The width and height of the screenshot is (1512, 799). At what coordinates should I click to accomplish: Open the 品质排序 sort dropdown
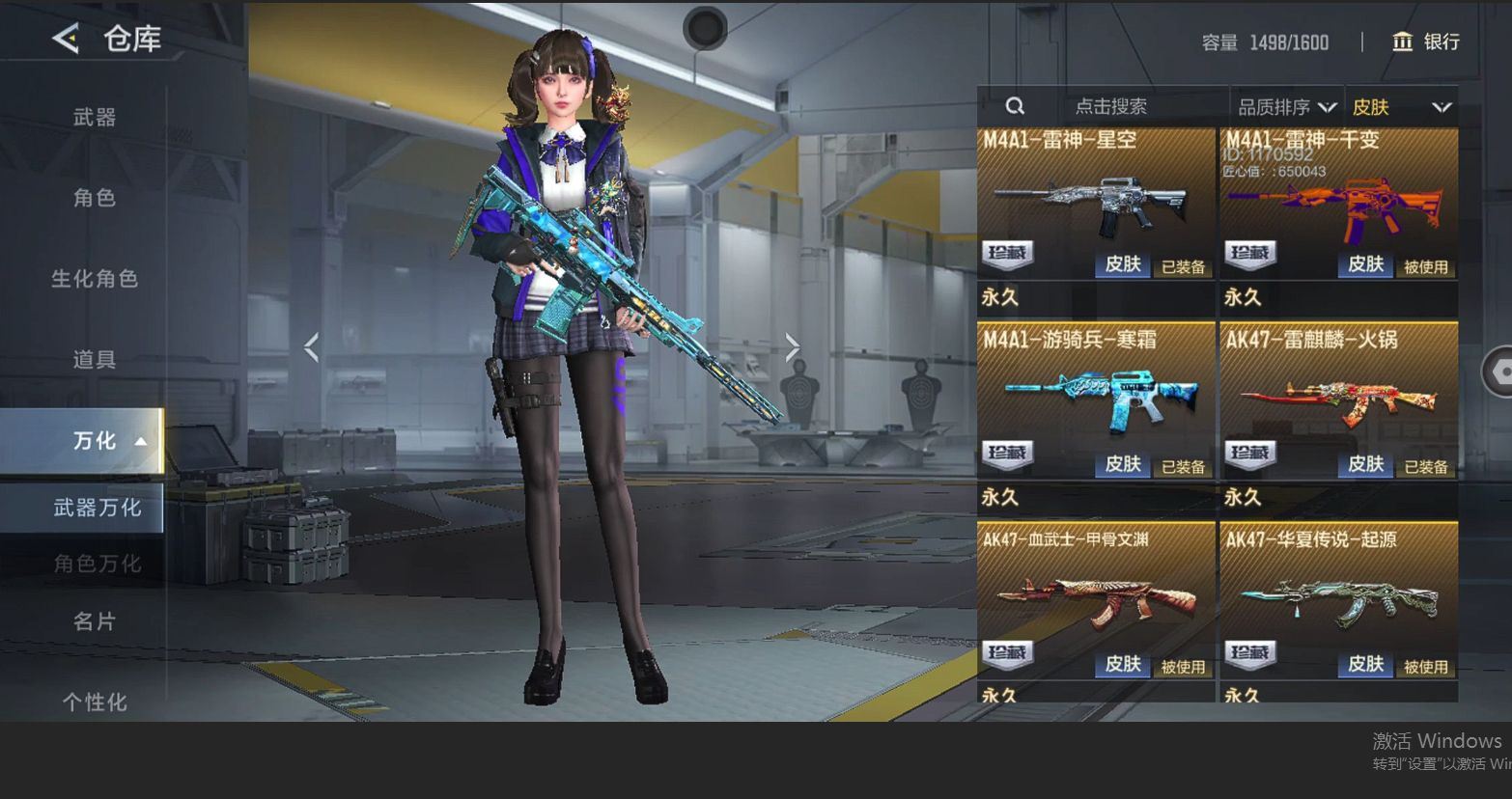point(1286,107)
